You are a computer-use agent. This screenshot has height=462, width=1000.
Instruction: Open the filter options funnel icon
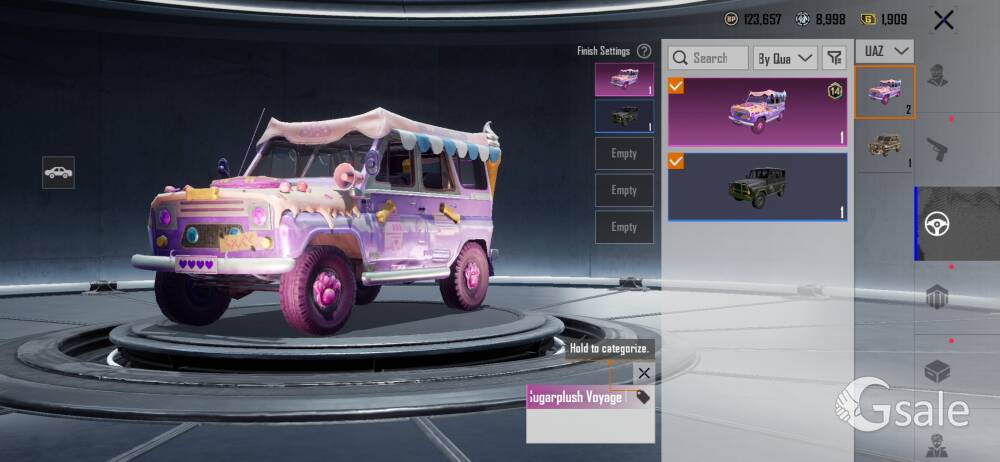834,58
